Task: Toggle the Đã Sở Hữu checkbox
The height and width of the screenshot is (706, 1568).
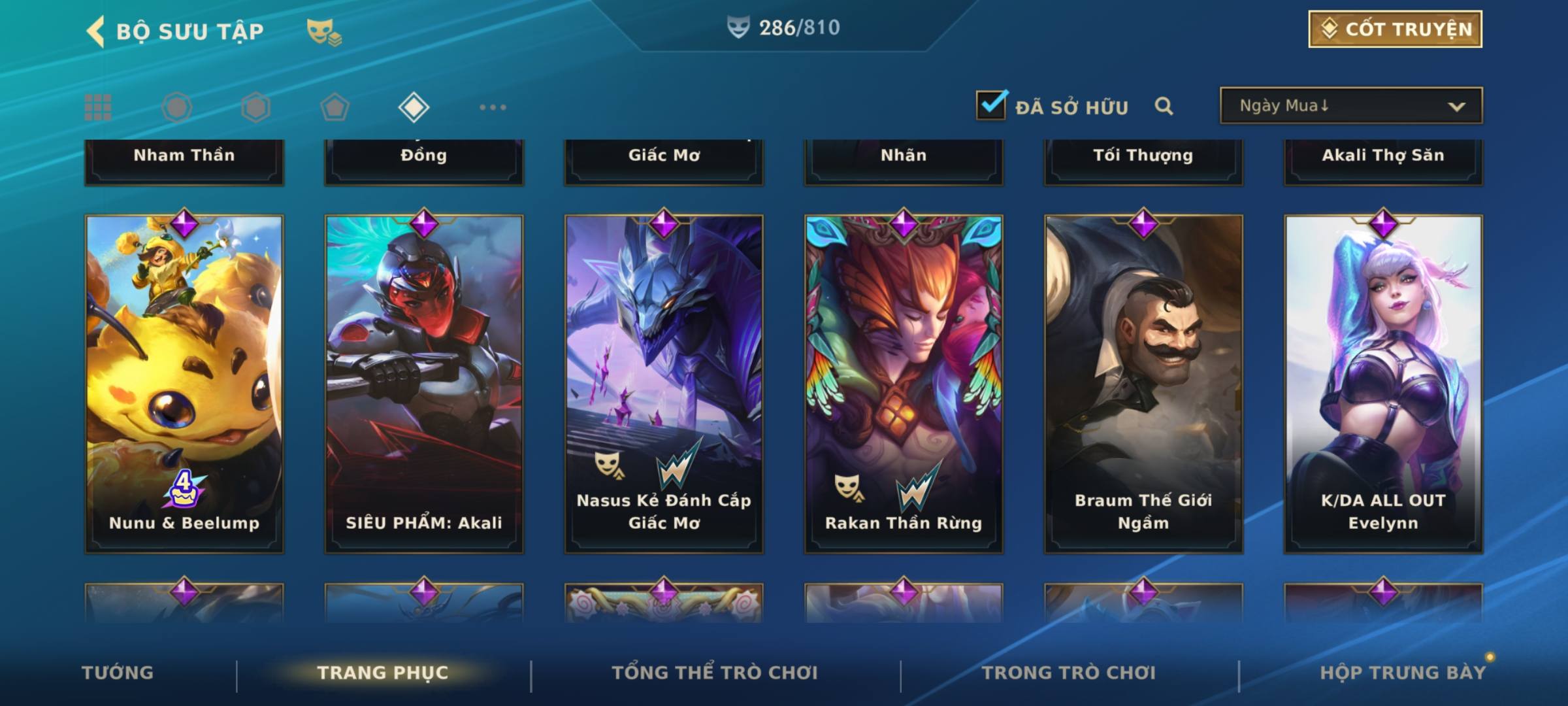Action: click(x=990, y=105)
